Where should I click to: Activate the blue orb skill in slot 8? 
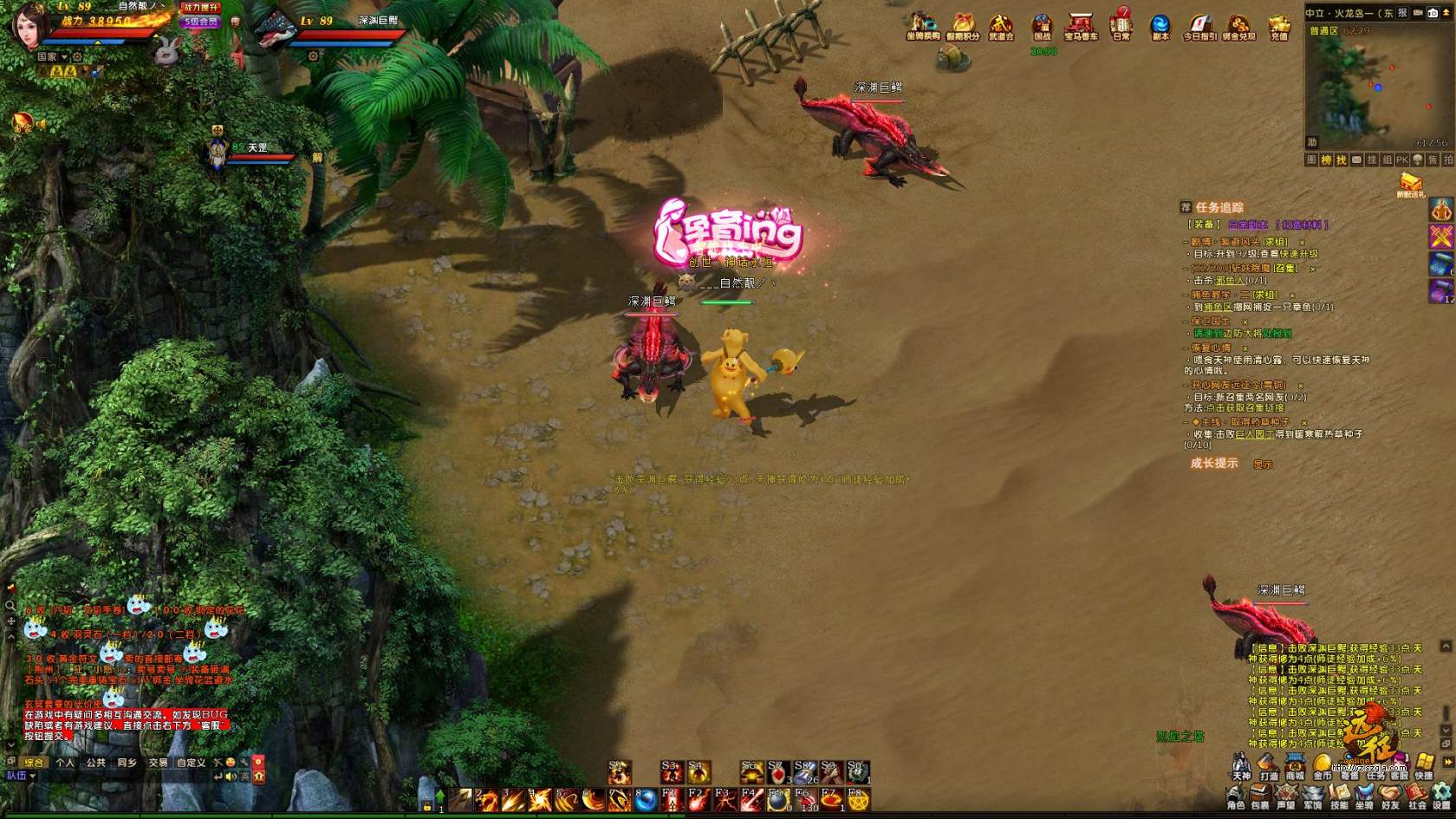646,801
